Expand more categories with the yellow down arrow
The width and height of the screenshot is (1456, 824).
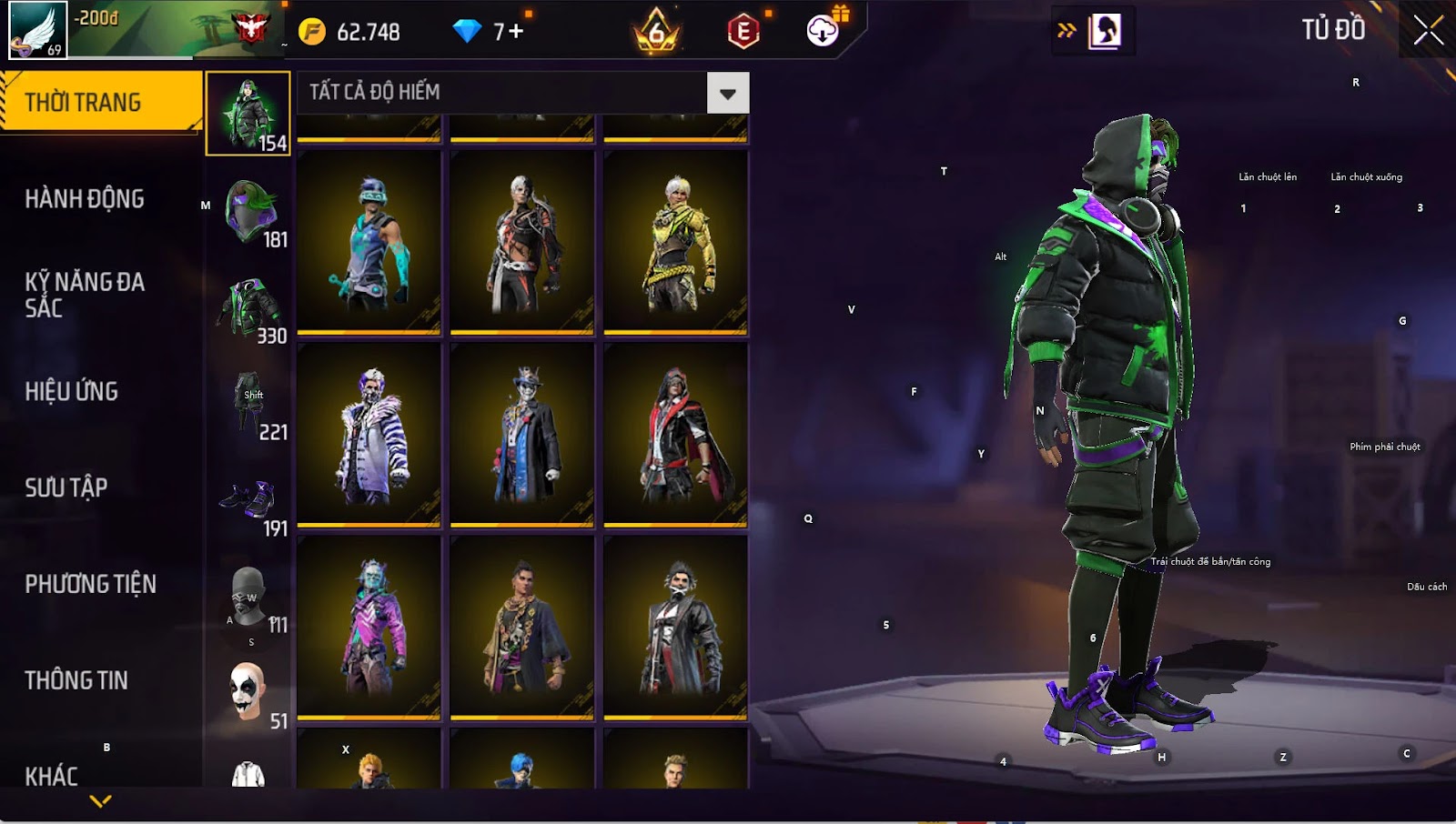[x=101, y=801]
